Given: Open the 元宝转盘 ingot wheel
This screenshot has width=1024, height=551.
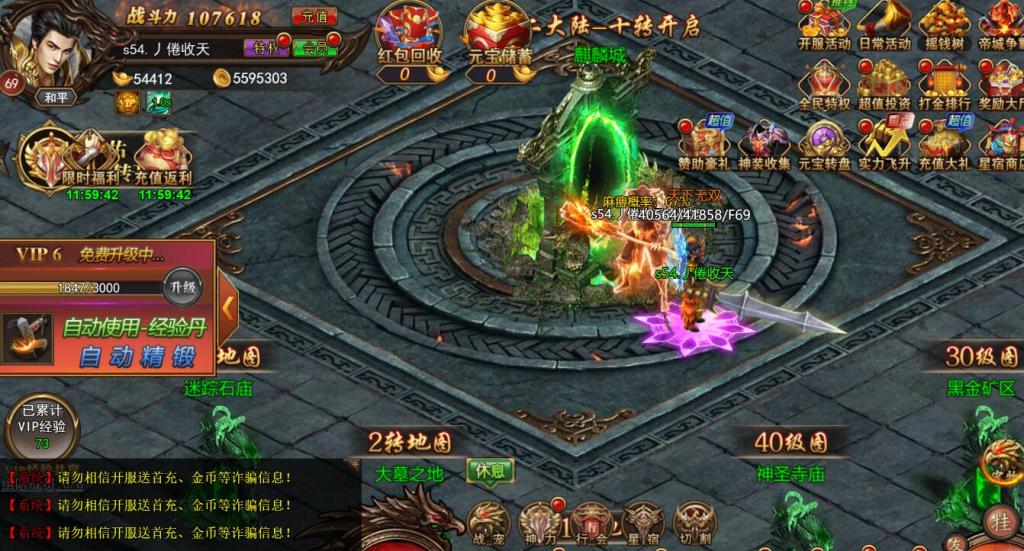Looking at the screenshot, I should click(824, 145).
